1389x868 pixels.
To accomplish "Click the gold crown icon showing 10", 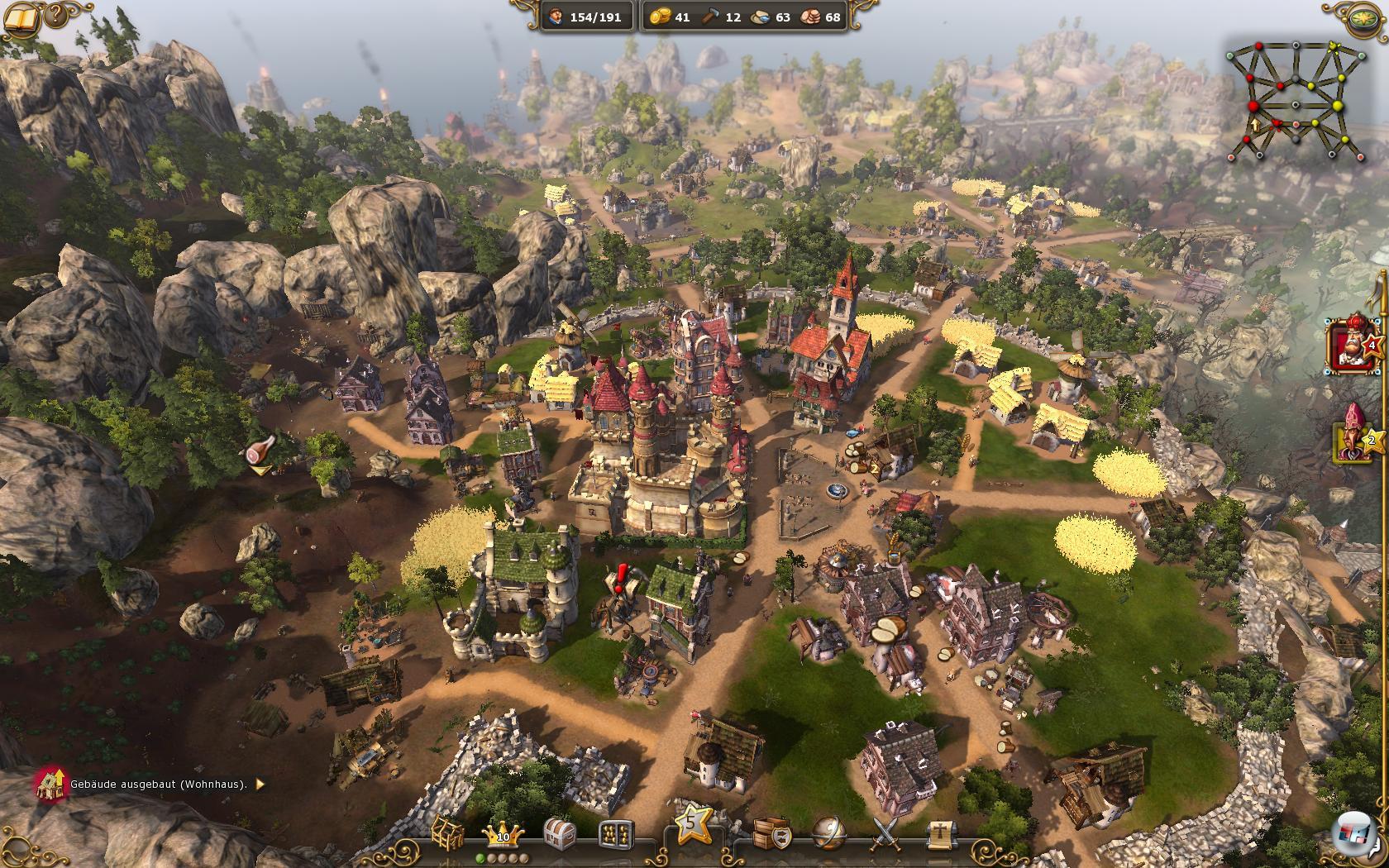I will click(x=503, y=835).
